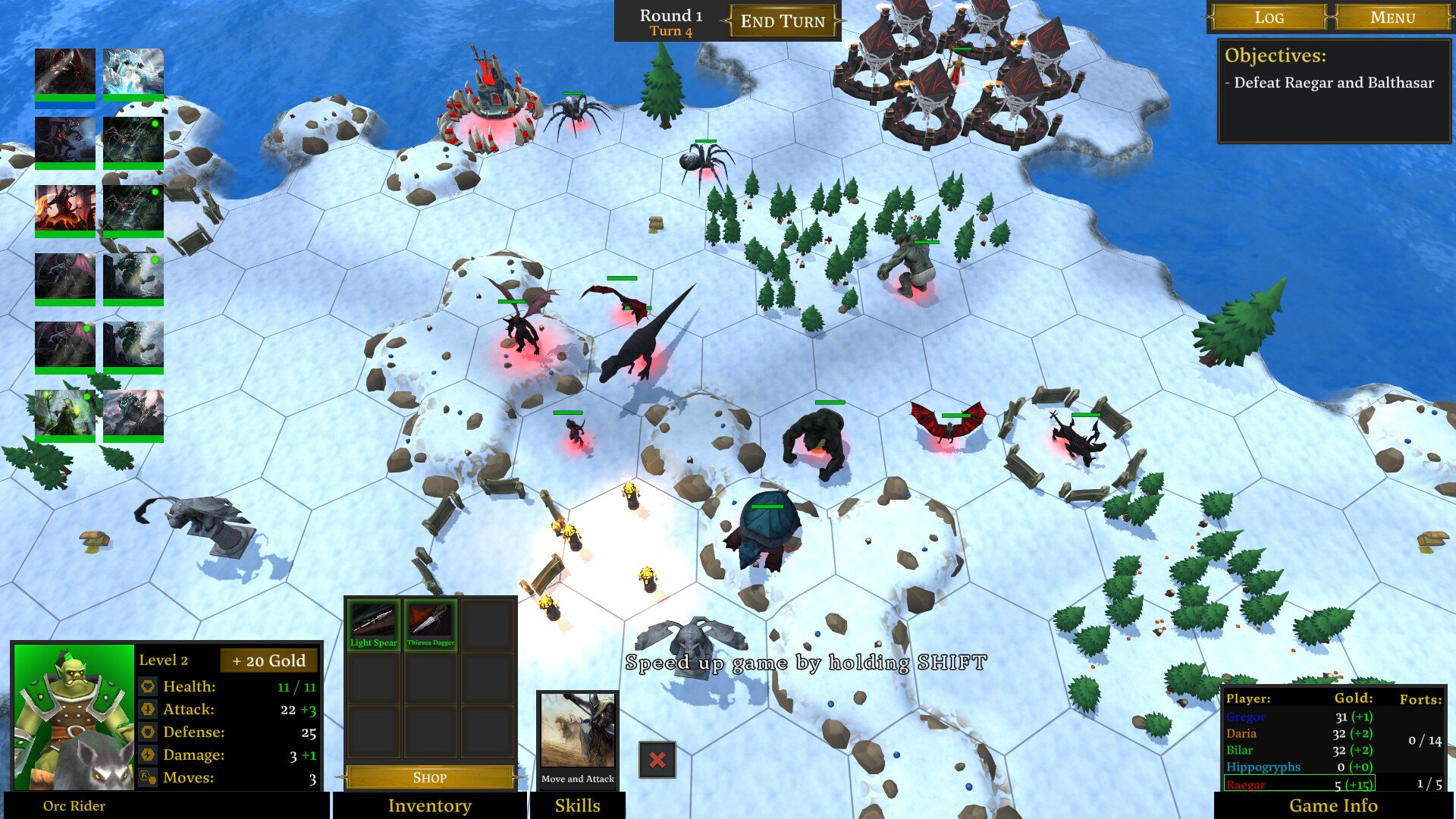Select the ice elemental unit portrait

pyautogui.click(x=133, y=73)
